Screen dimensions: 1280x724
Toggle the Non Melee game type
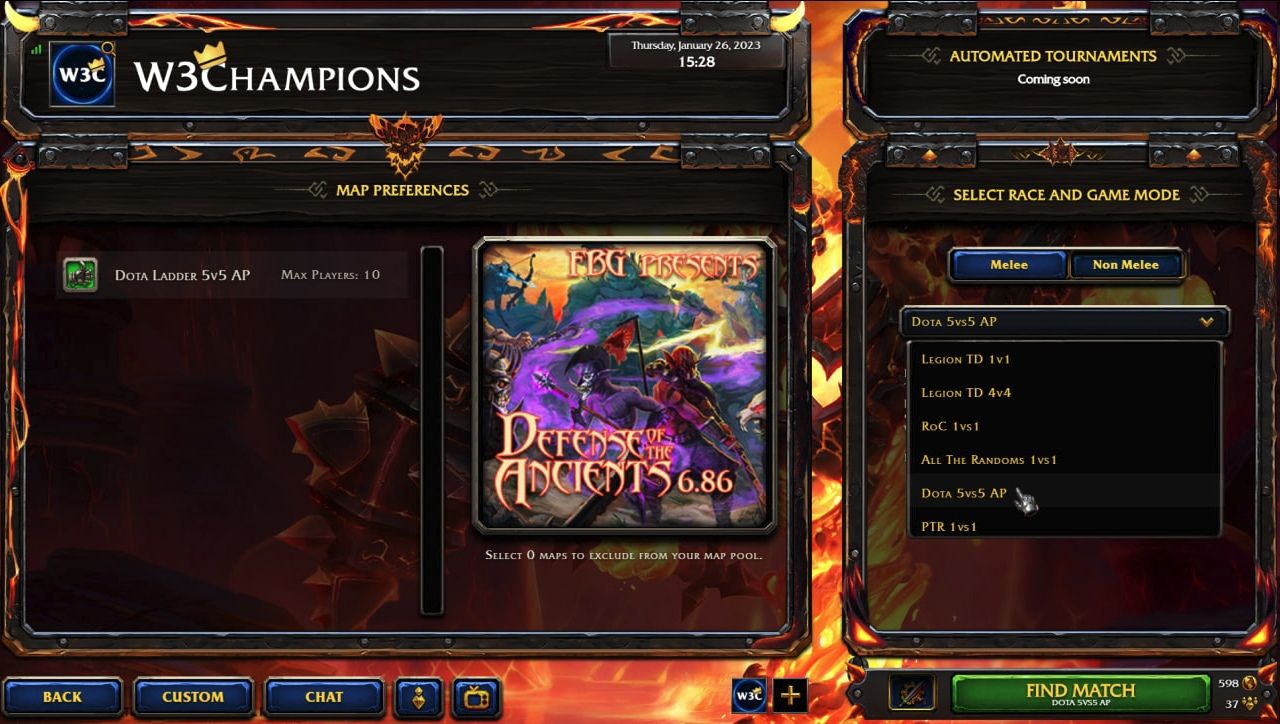tap(1127, 265)
